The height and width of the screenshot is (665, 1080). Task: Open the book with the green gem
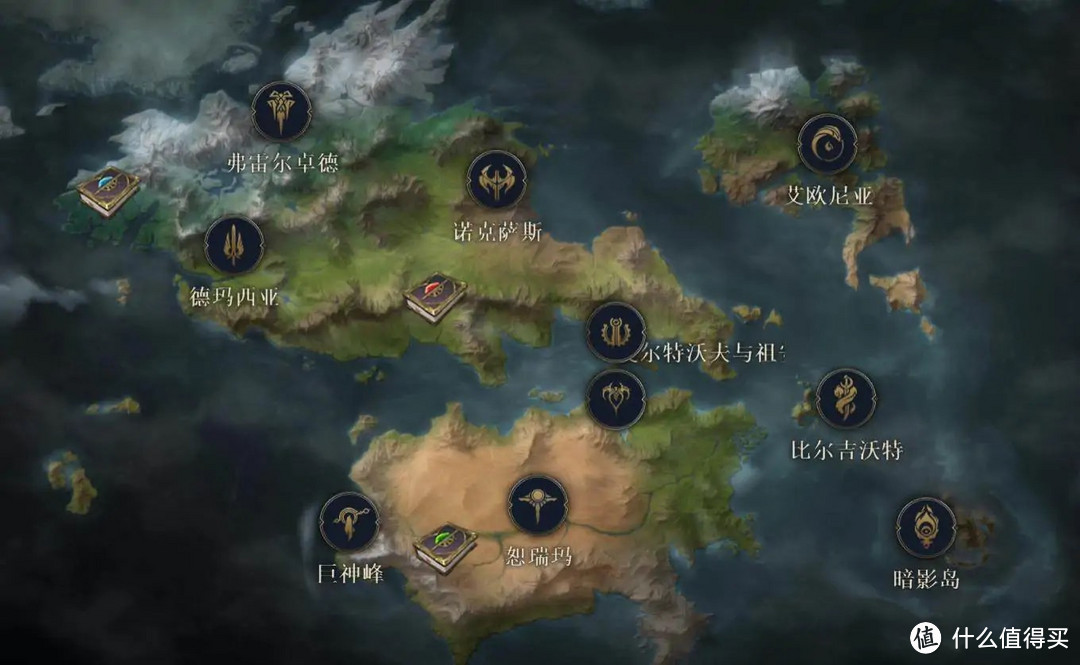pos(445,547)
